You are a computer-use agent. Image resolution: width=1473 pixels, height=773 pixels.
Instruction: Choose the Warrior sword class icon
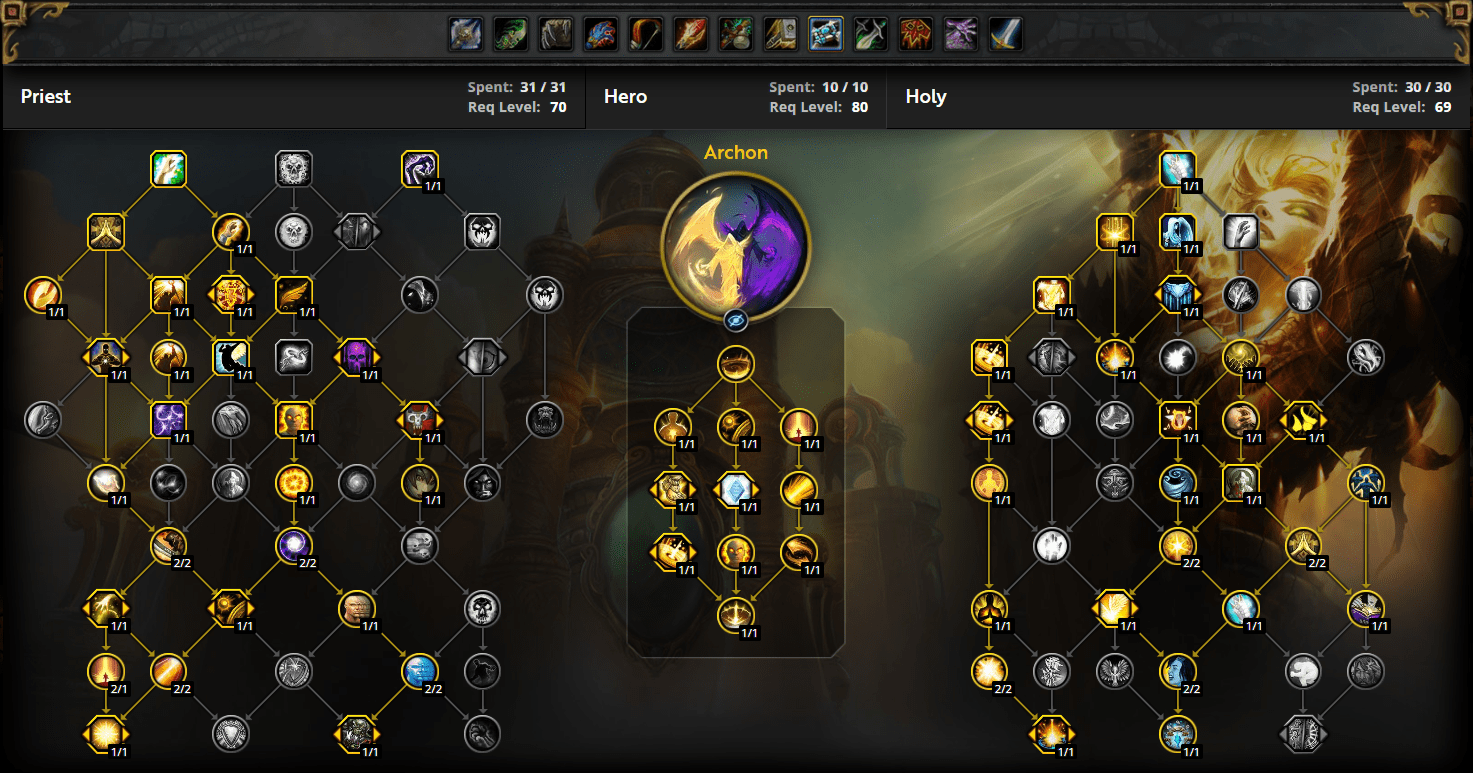pos(1005,35)
